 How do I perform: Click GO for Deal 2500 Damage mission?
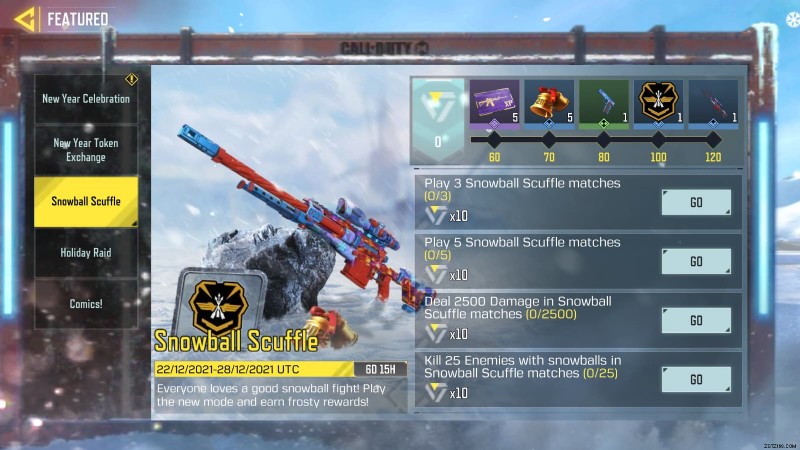pos(696,320)
